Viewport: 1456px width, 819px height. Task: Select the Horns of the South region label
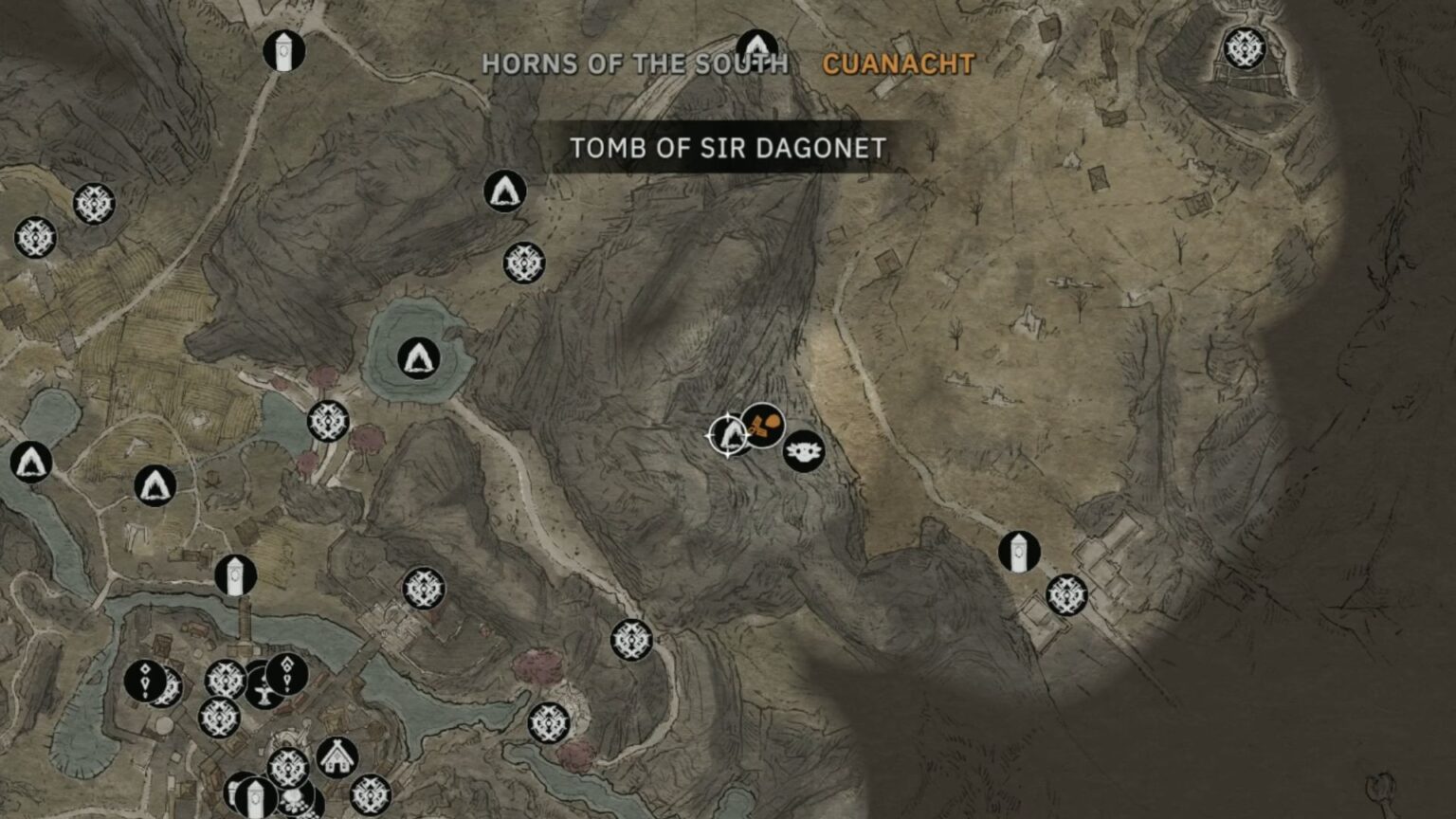point(637,64)
